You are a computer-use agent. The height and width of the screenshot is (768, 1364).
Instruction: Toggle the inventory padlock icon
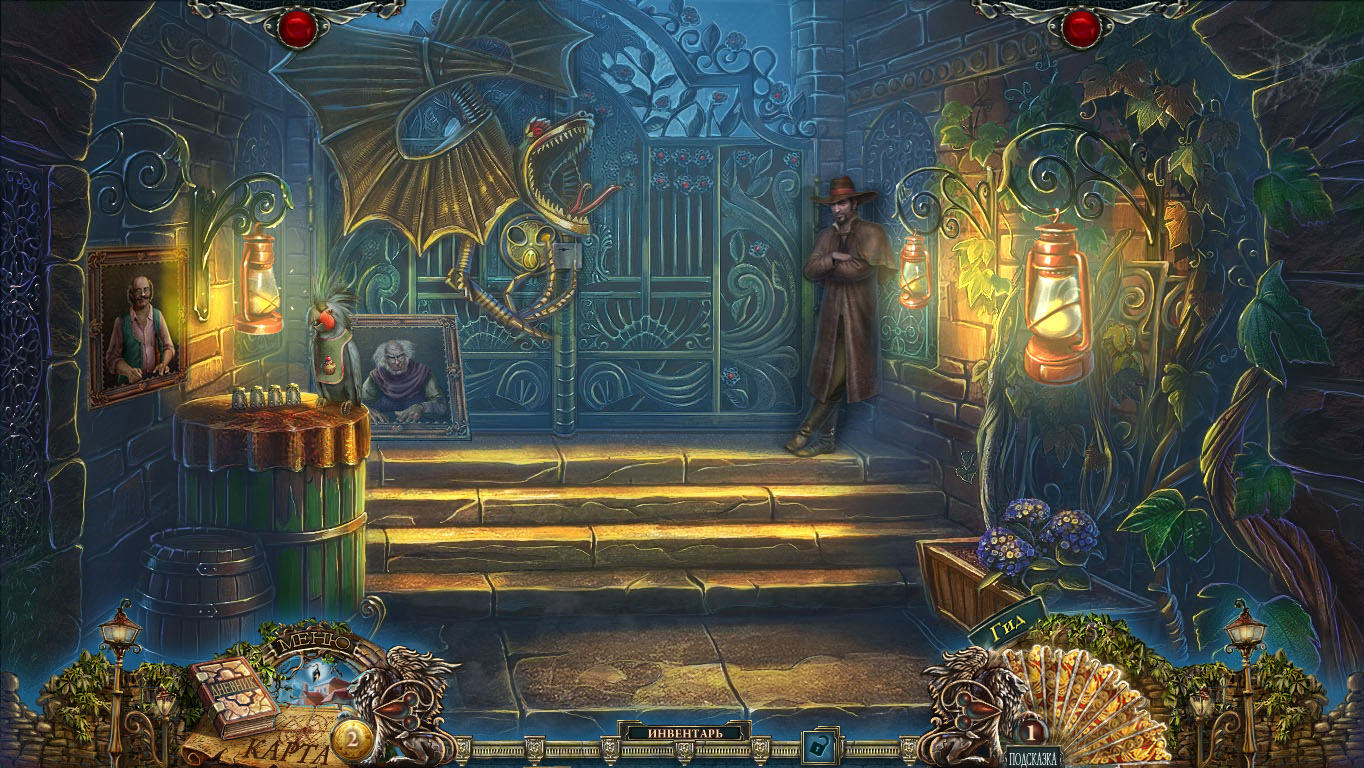820,746
